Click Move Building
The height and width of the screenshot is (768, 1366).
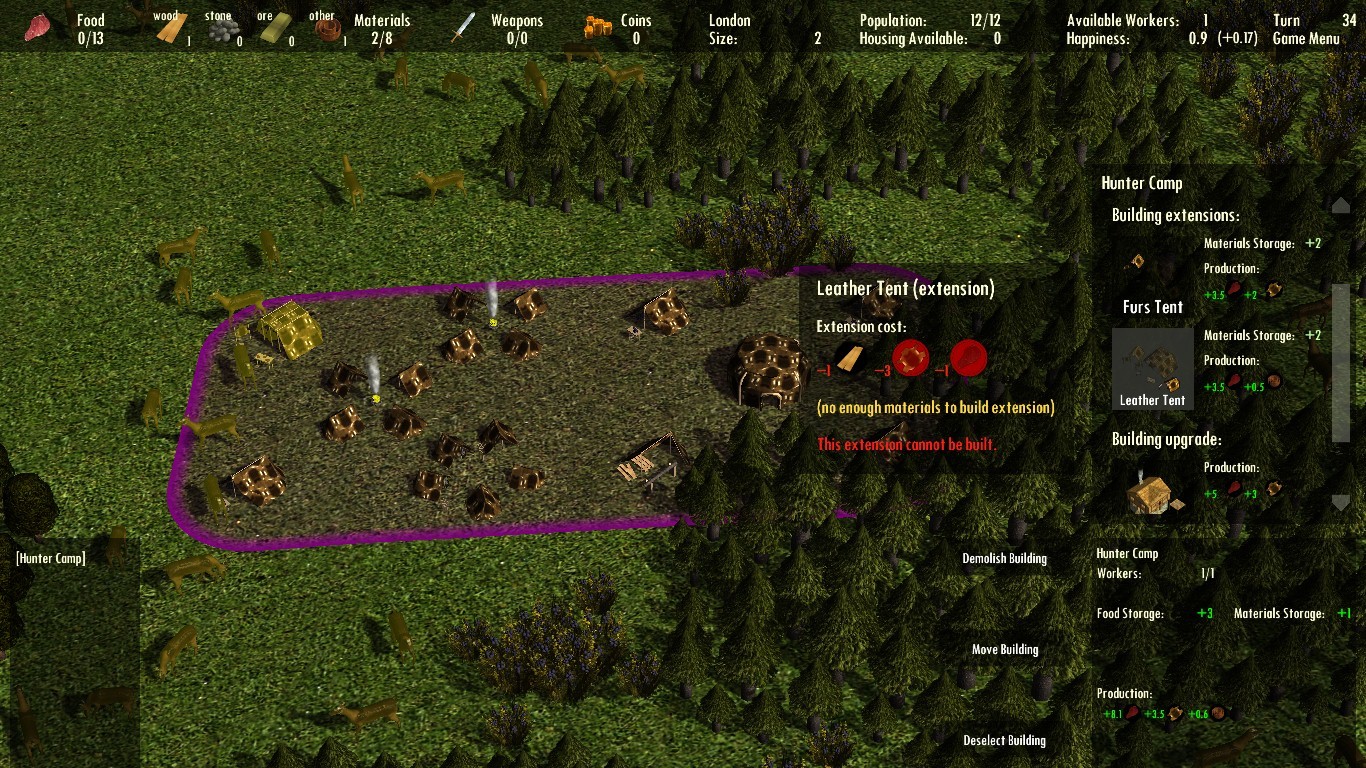1005,649
